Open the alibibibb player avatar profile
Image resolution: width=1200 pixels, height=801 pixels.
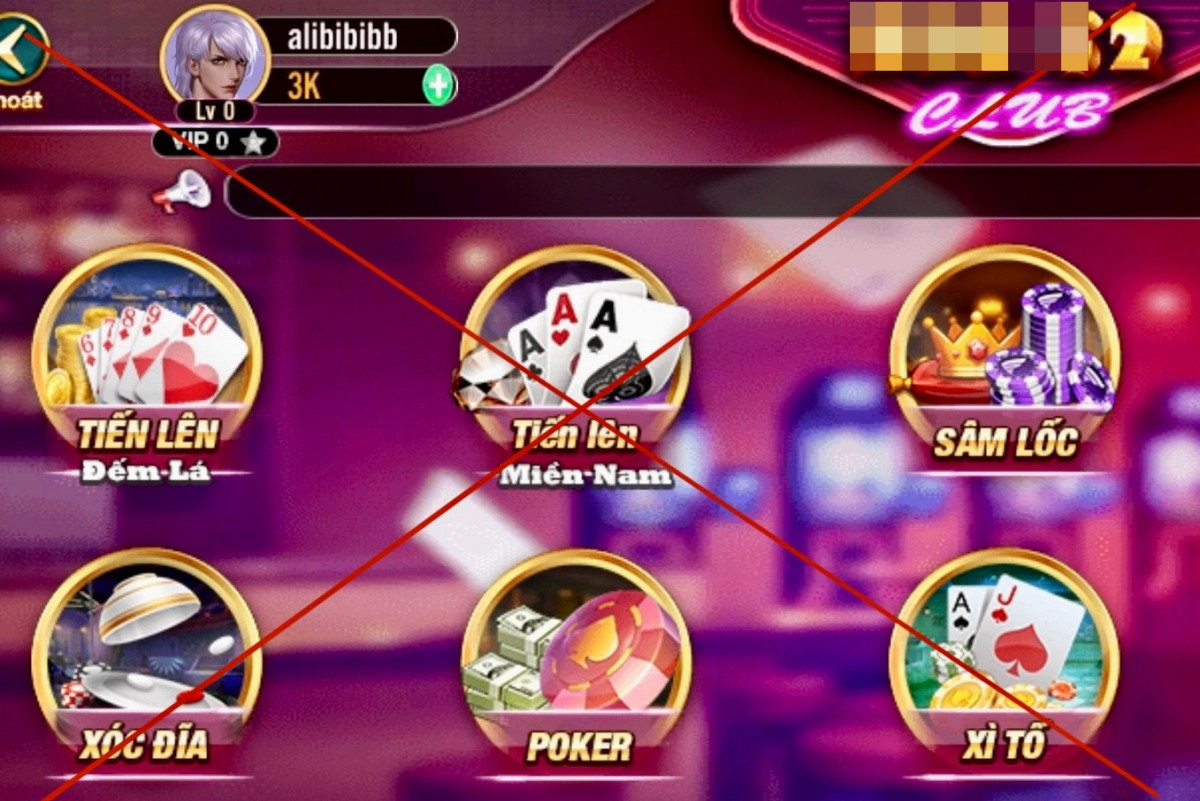pyautogui.click(x=216, y=55)
